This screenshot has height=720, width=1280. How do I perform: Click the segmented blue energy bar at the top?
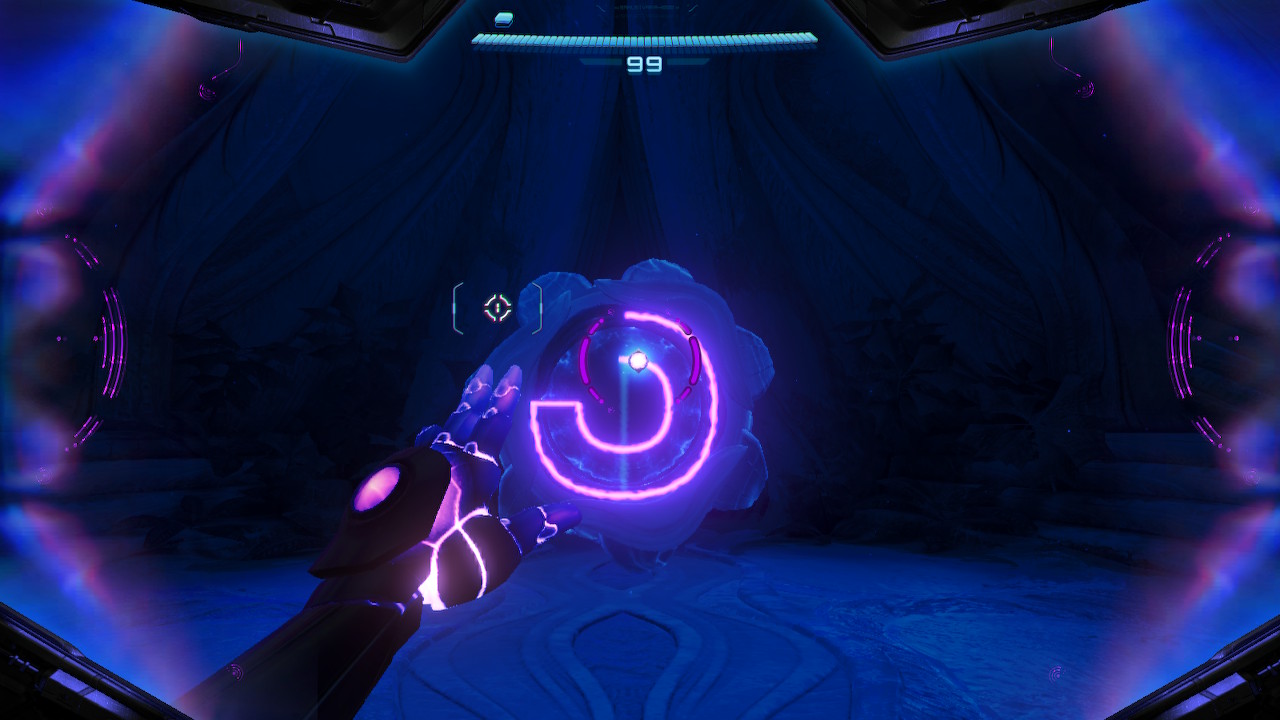click(644, 40)
